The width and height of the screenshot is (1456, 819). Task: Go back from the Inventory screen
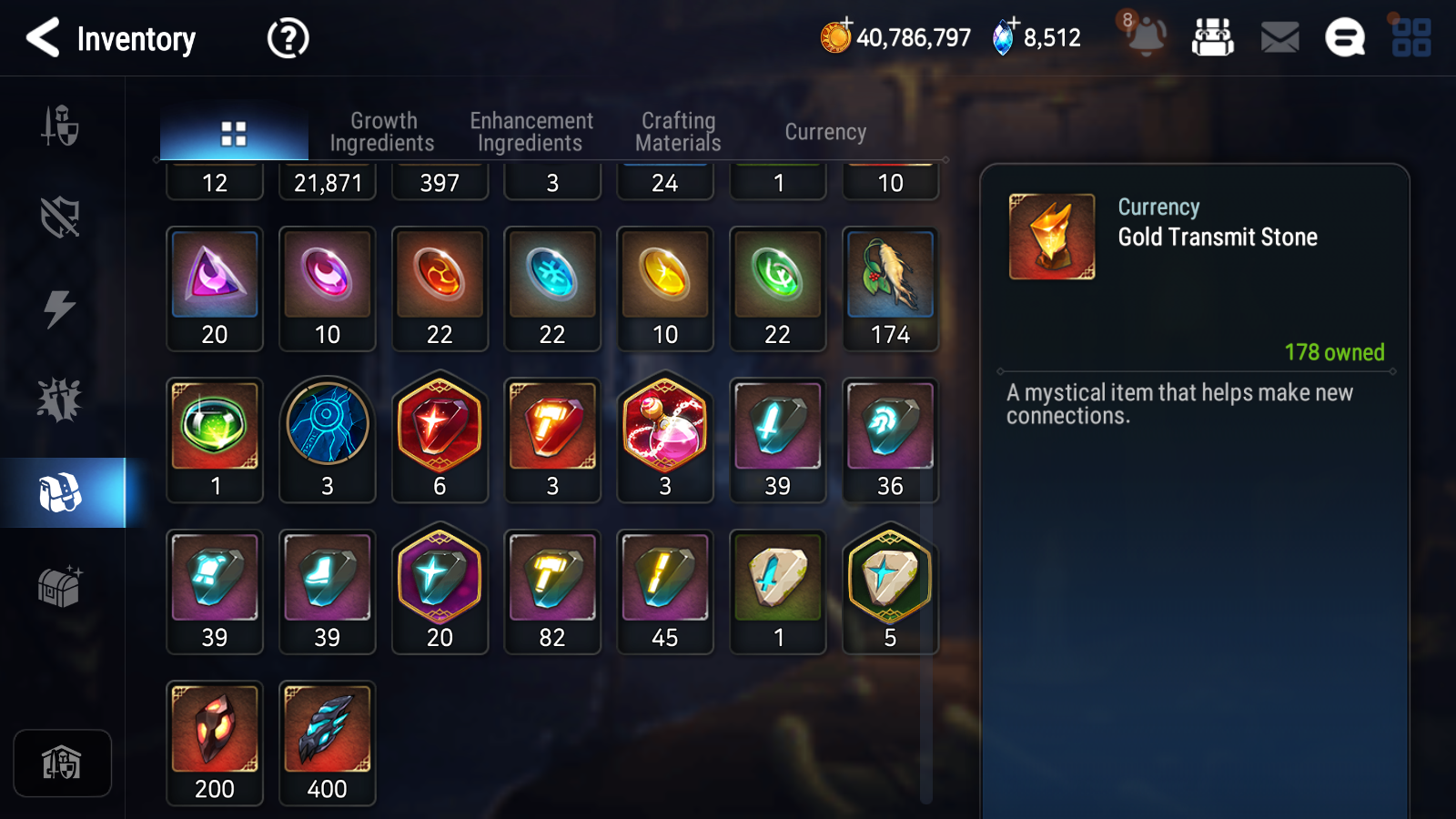[x=43, y=38]
